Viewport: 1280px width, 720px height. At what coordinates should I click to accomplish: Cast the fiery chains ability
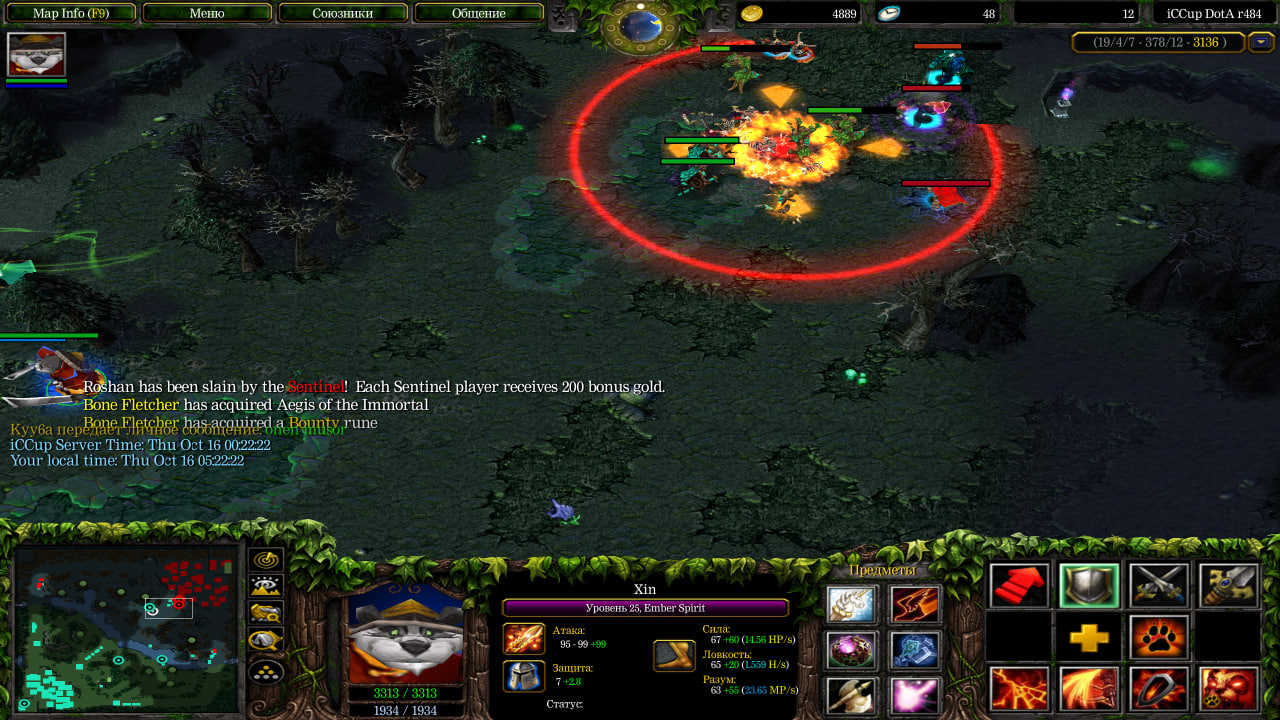click(x=1020, y=690)
